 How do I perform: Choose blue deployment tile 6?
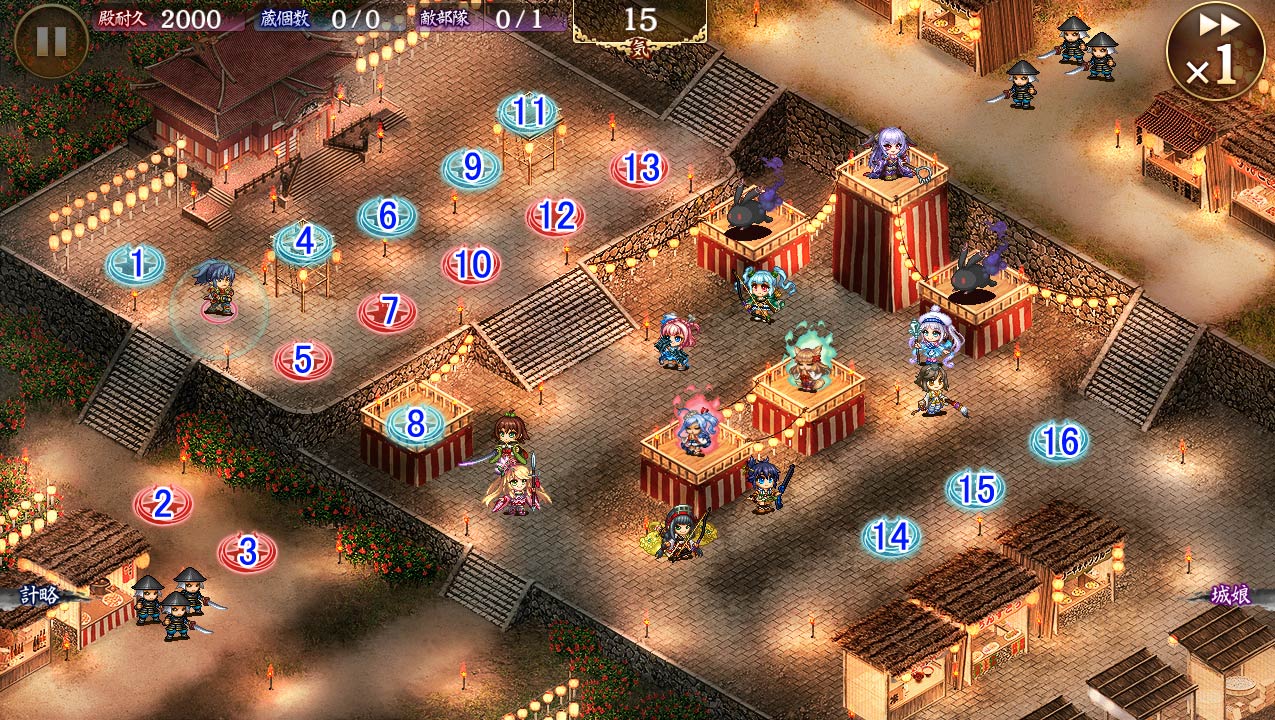tap(388, 216)
